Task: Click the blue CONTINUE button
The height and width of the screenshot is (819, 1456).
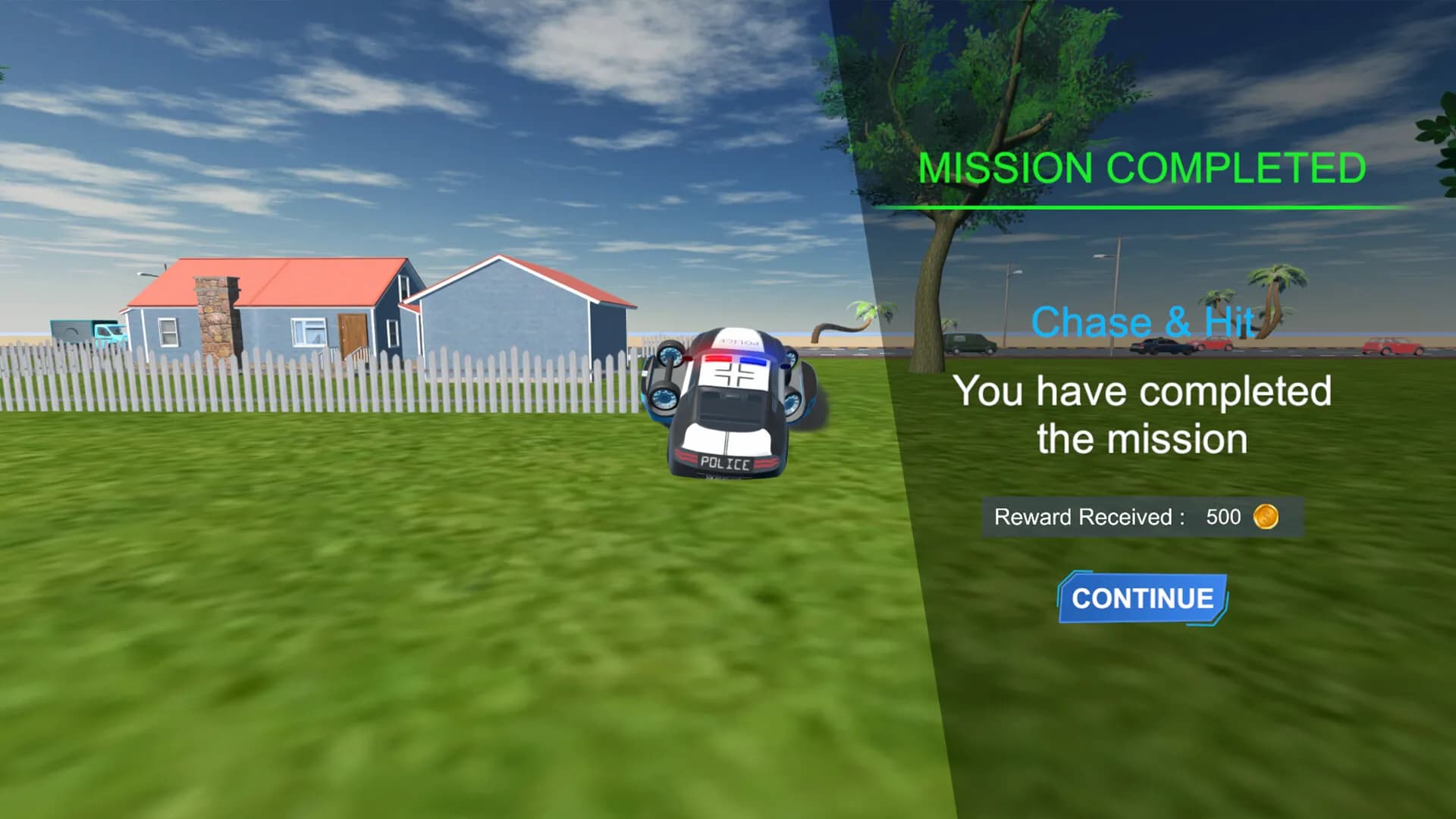Action: 1142,598
